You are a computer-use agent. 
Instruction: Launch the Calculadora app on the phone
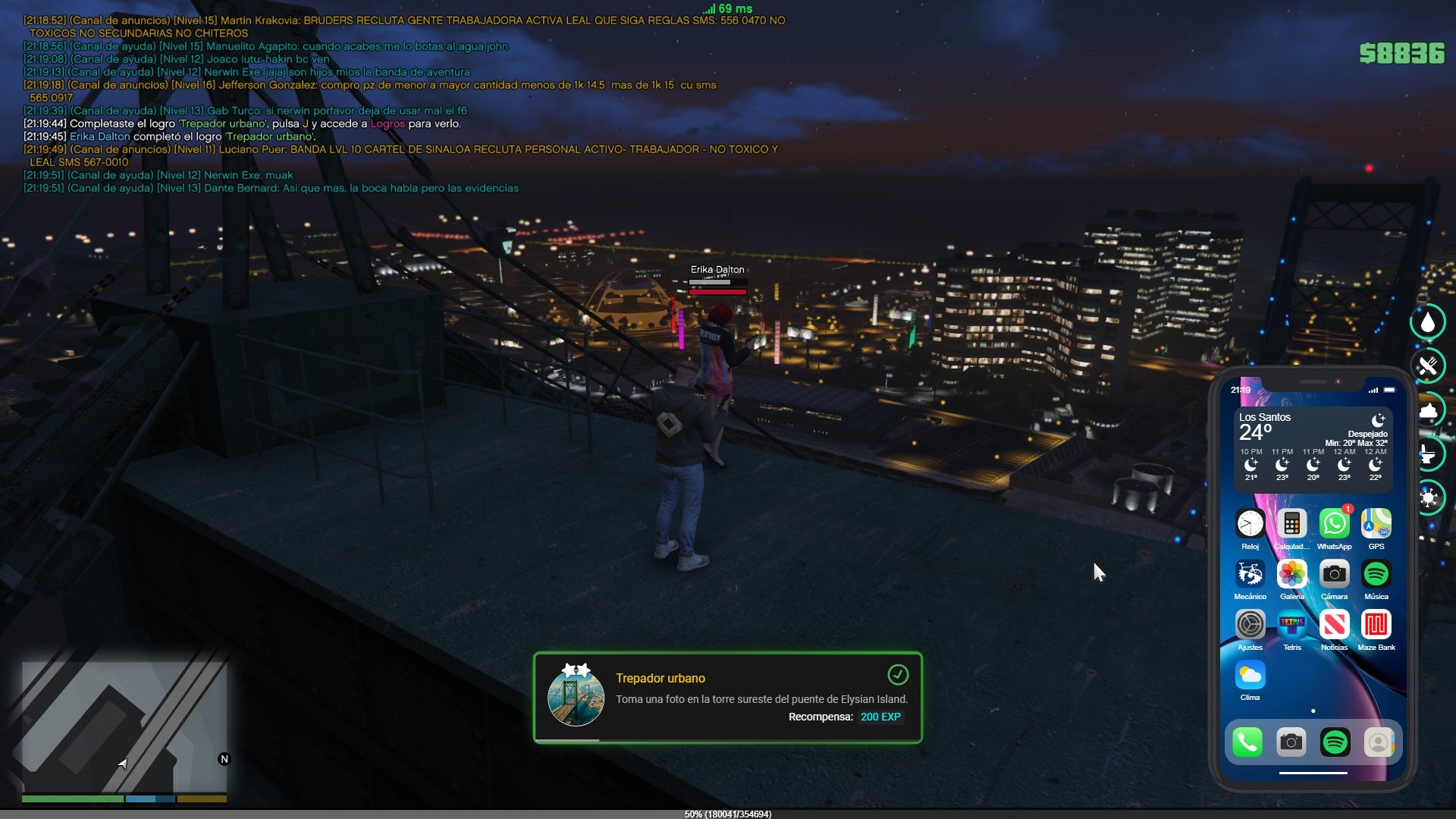click(x=1291, y=524)
